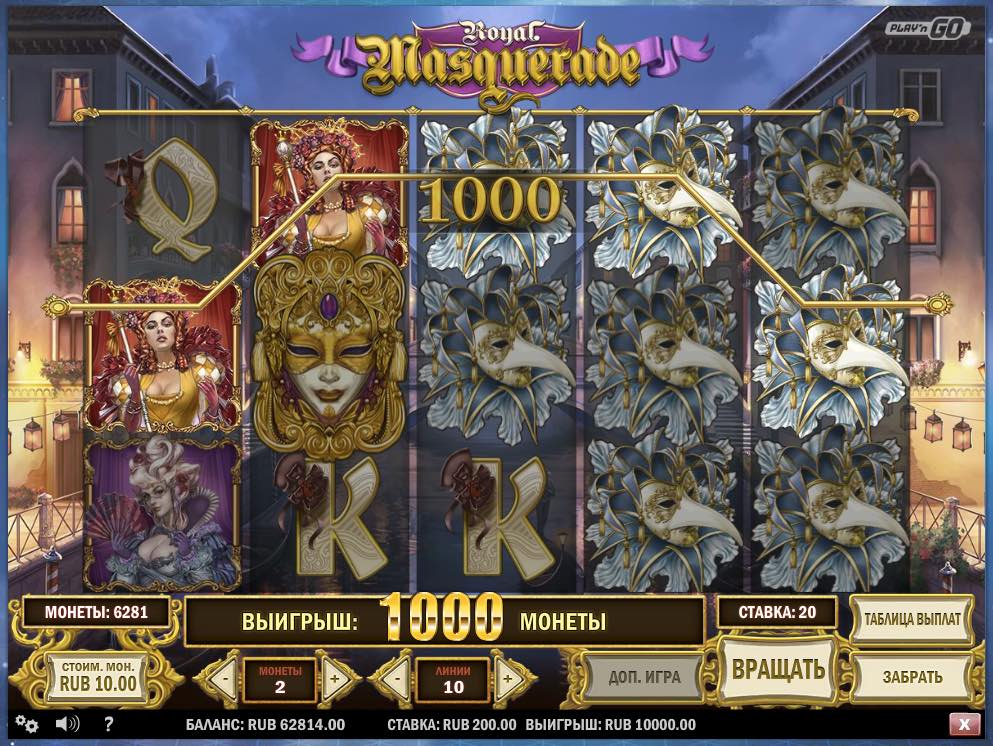Viewport: 993px width, 746px height.
Task: Close the game with red X
Action: (x=964, y=724)
